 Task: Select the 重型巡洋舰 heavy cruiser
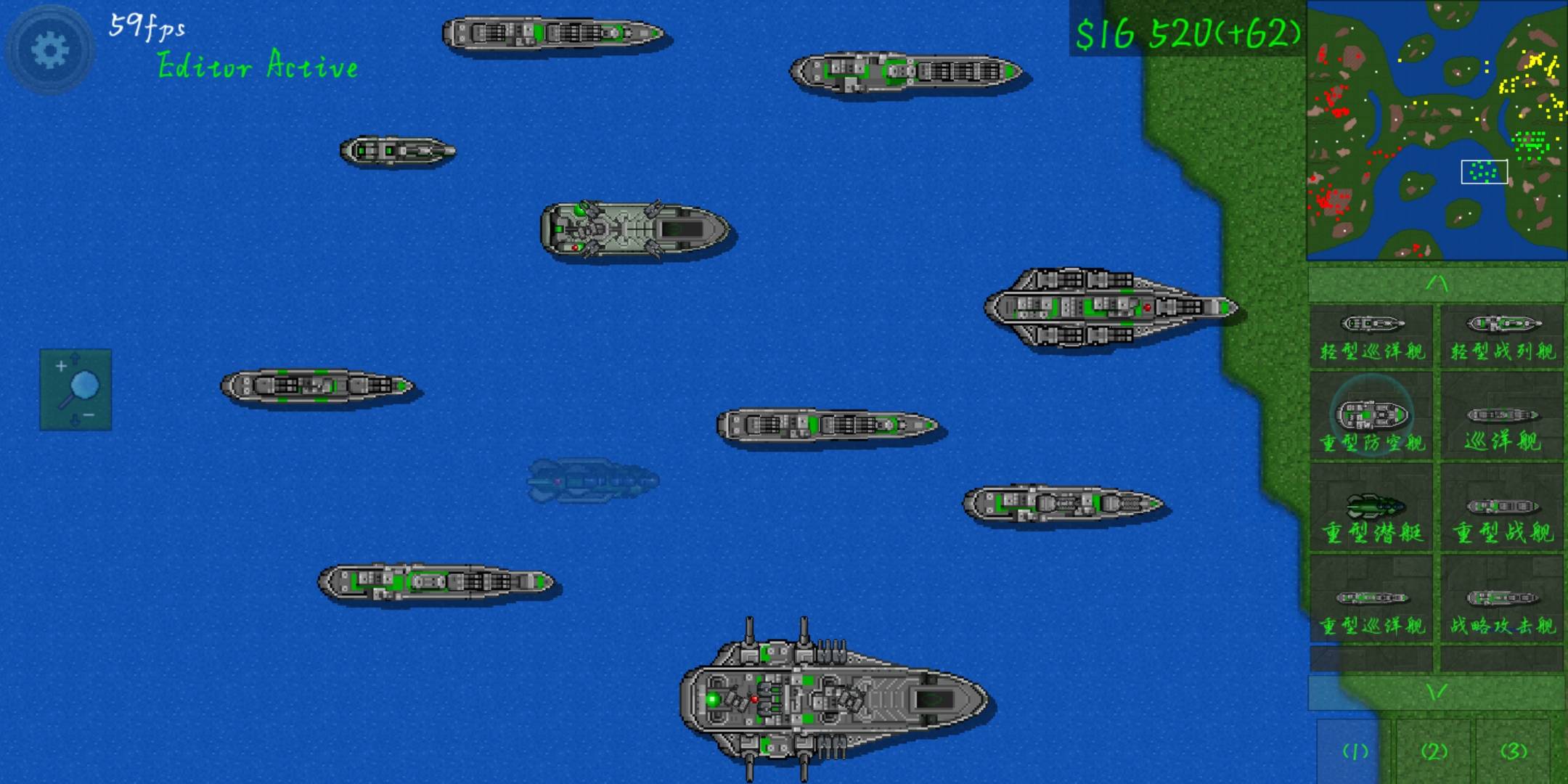click(1371, 608)
